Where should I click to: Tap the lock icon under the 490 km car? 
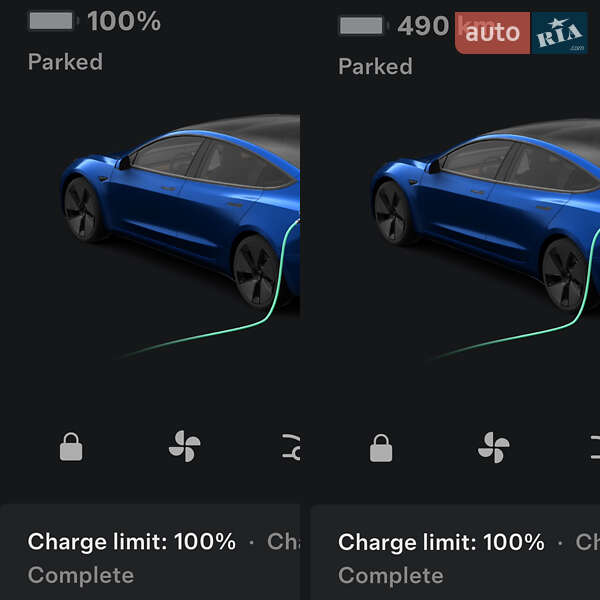point(381,449)
